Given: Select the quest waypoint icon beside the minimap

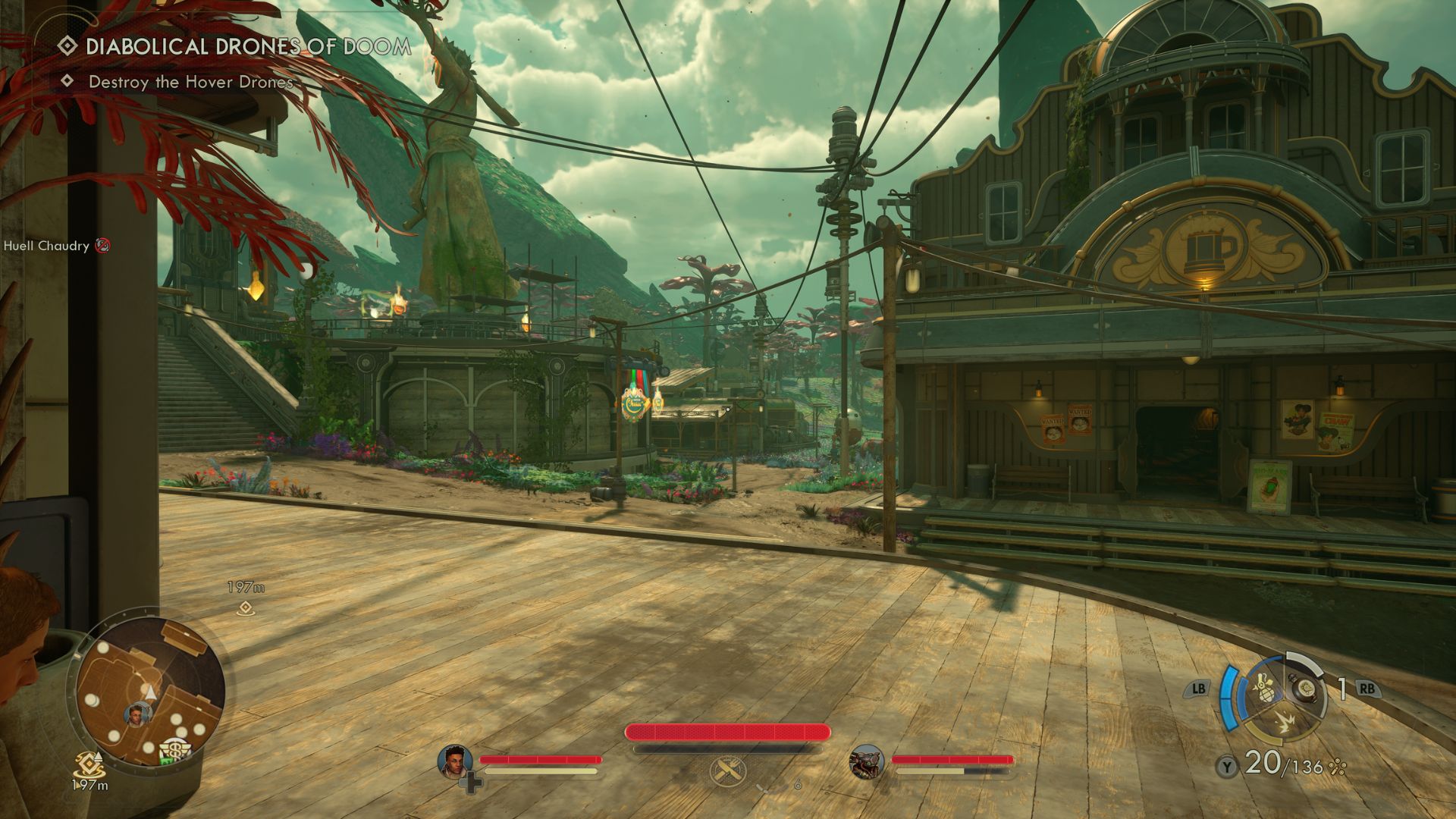Looking at the screenshot, I should pyautogui.click(x=89, y=763).
